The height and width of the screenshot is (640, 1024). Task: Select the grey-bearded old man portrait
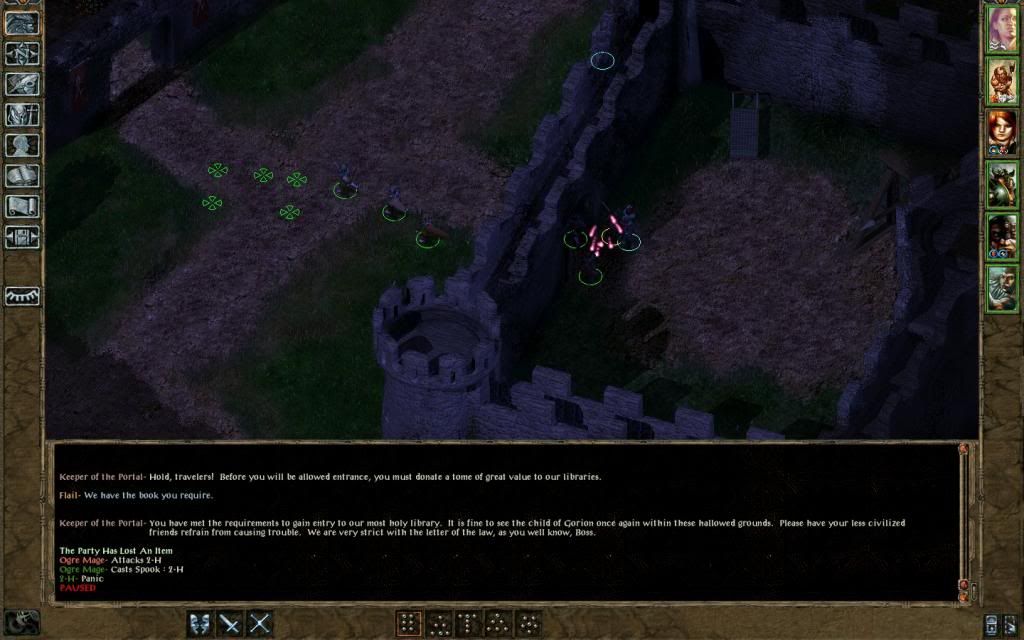pos(1002,288)
